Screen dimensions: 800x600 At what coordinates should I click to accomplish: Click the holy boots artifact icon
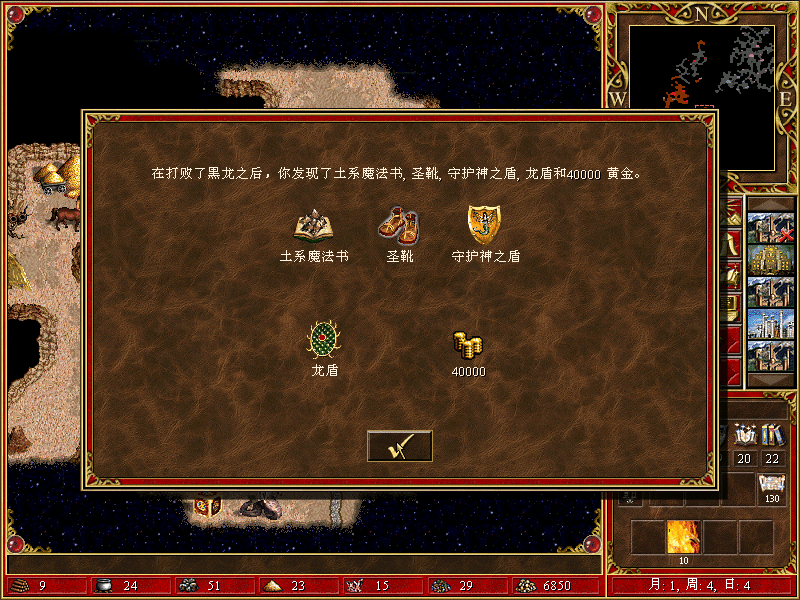(x=399, y=226)
